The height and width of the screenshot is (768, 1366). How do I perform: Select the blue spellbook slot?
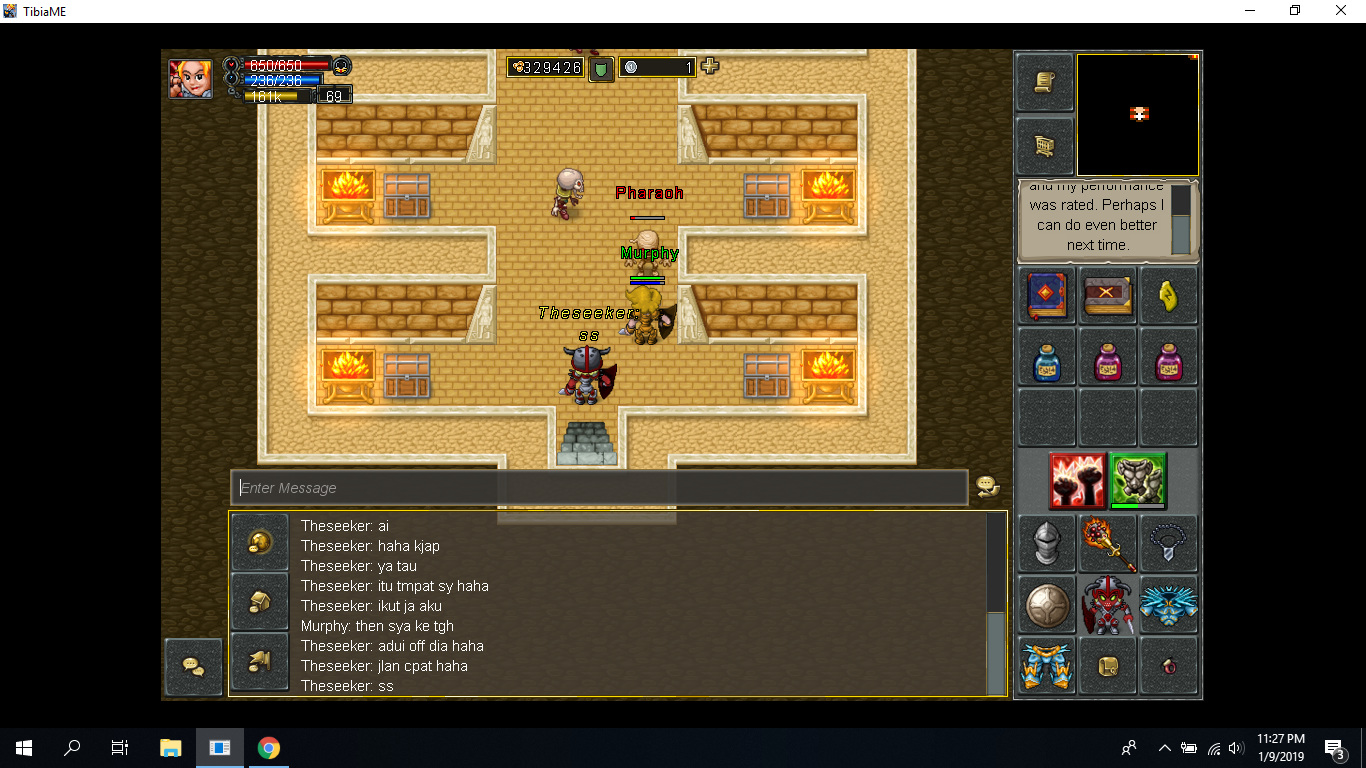(1047, 296)
